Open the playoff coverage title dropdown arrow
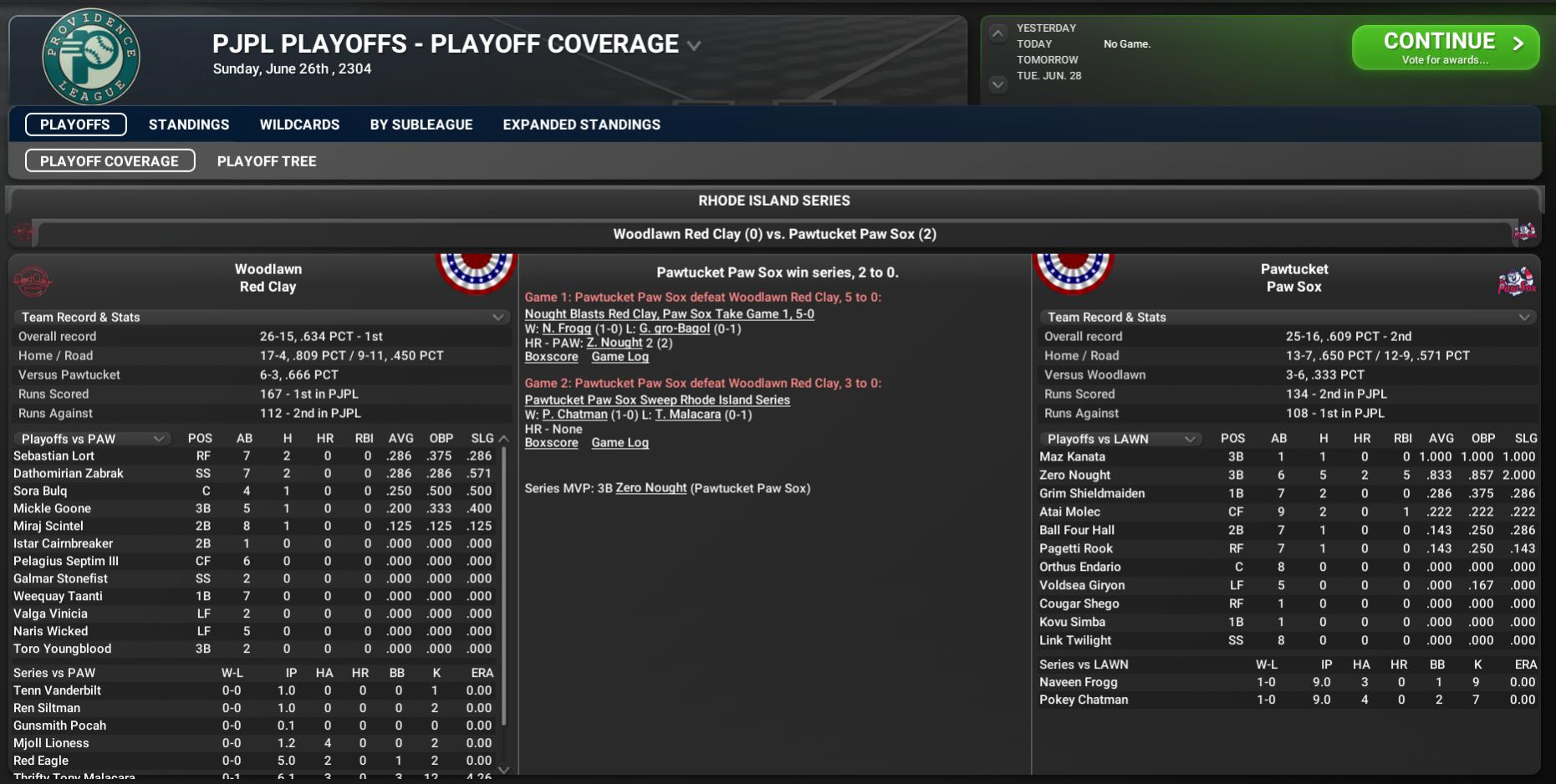1556x784 pixels. (694, 45)
